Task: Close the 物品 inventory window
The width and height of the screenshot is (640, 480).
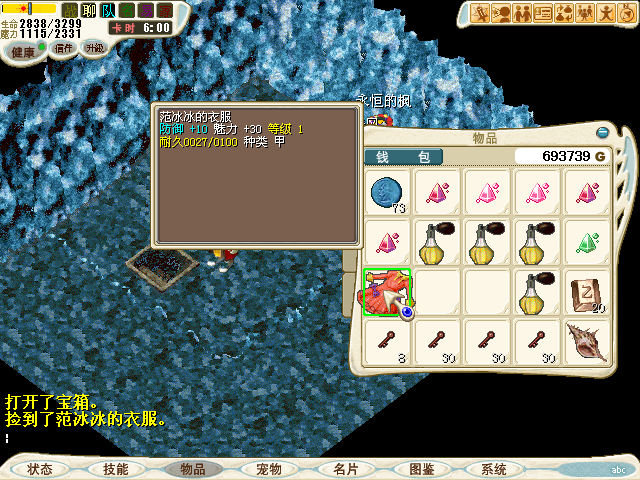Action: tap(603, 132)
